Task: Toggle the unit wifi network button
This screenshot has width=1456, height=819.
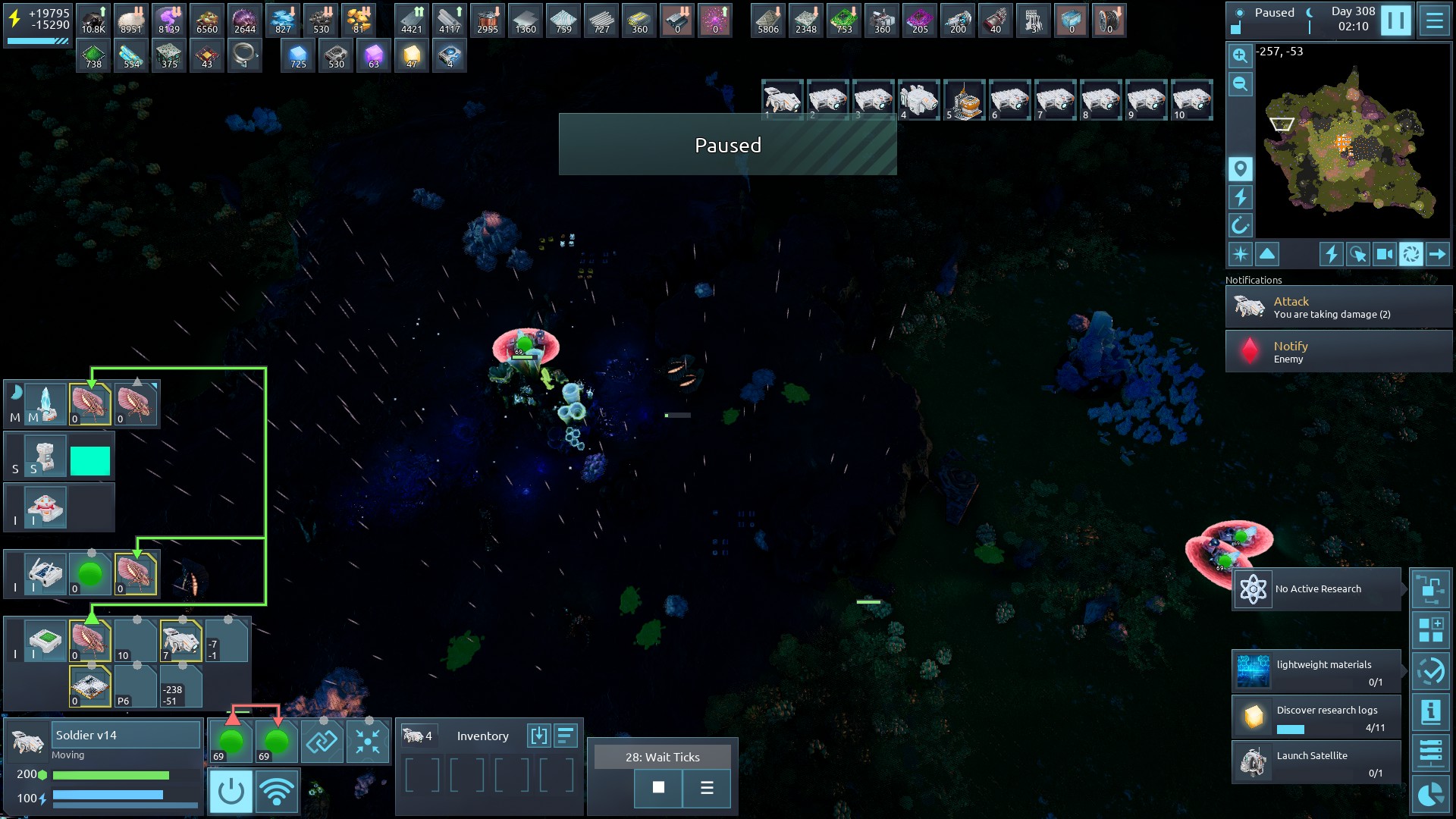Action: 277,792
